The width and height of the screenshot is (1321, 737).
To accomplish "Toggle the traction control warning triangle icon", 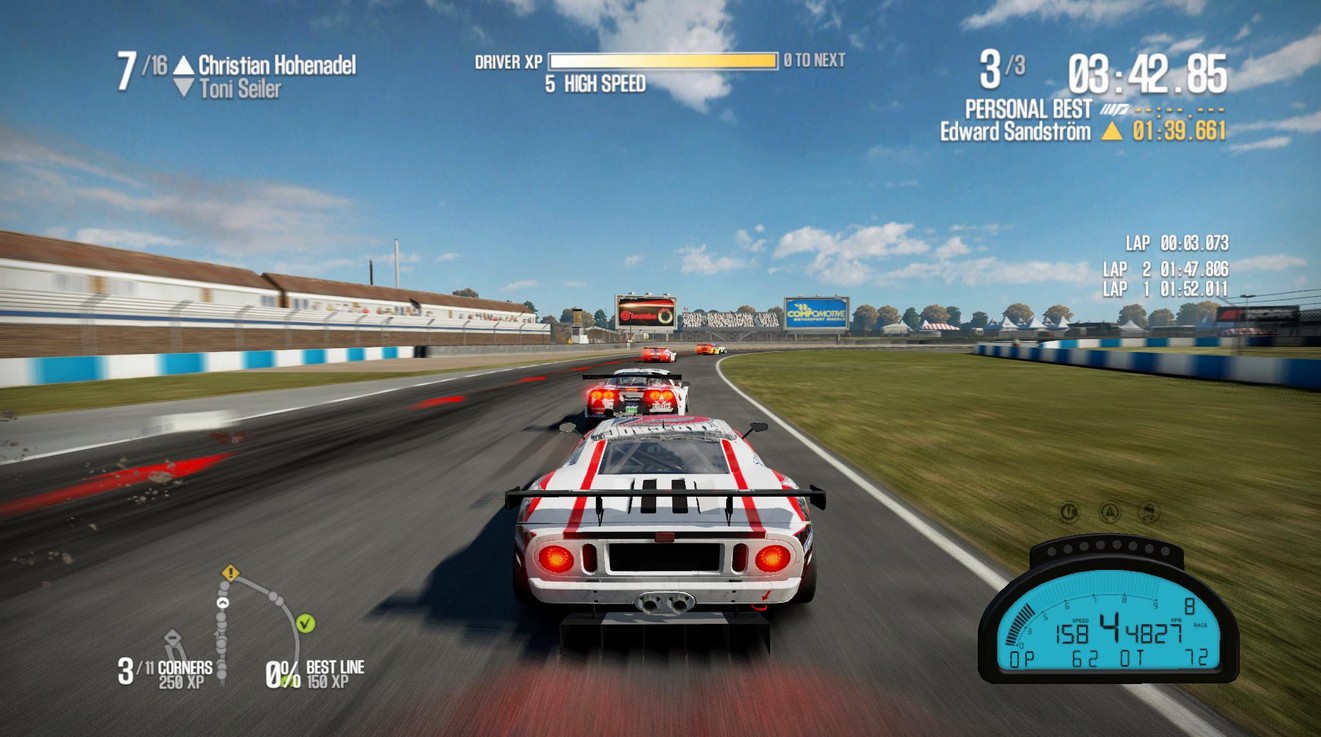I will pyautogui.click(x=1109, y=512).
